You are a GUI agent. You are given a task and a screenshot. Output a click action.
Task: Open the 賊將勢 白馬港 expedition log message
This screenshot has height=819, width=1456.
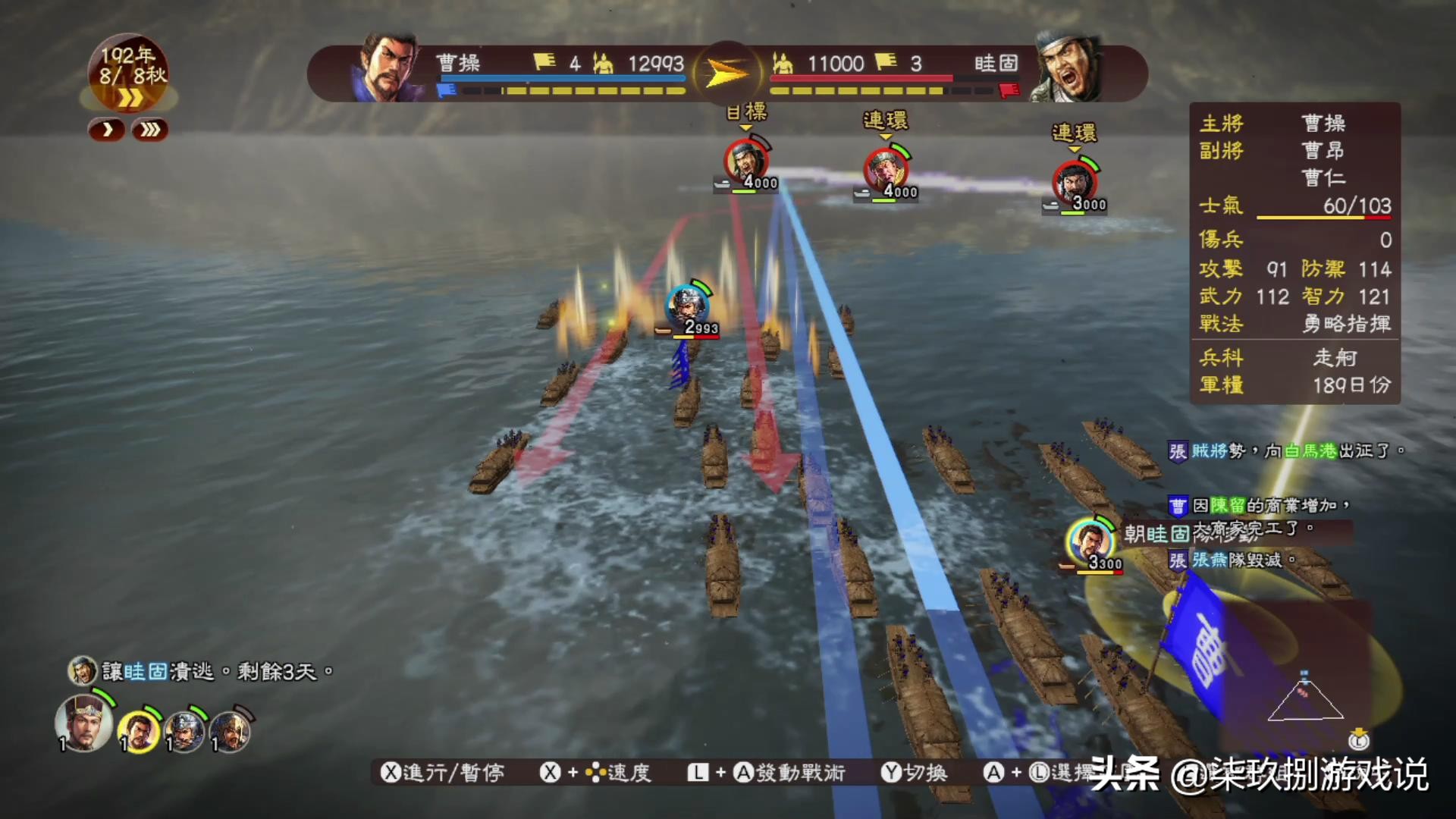[1286, 451]
